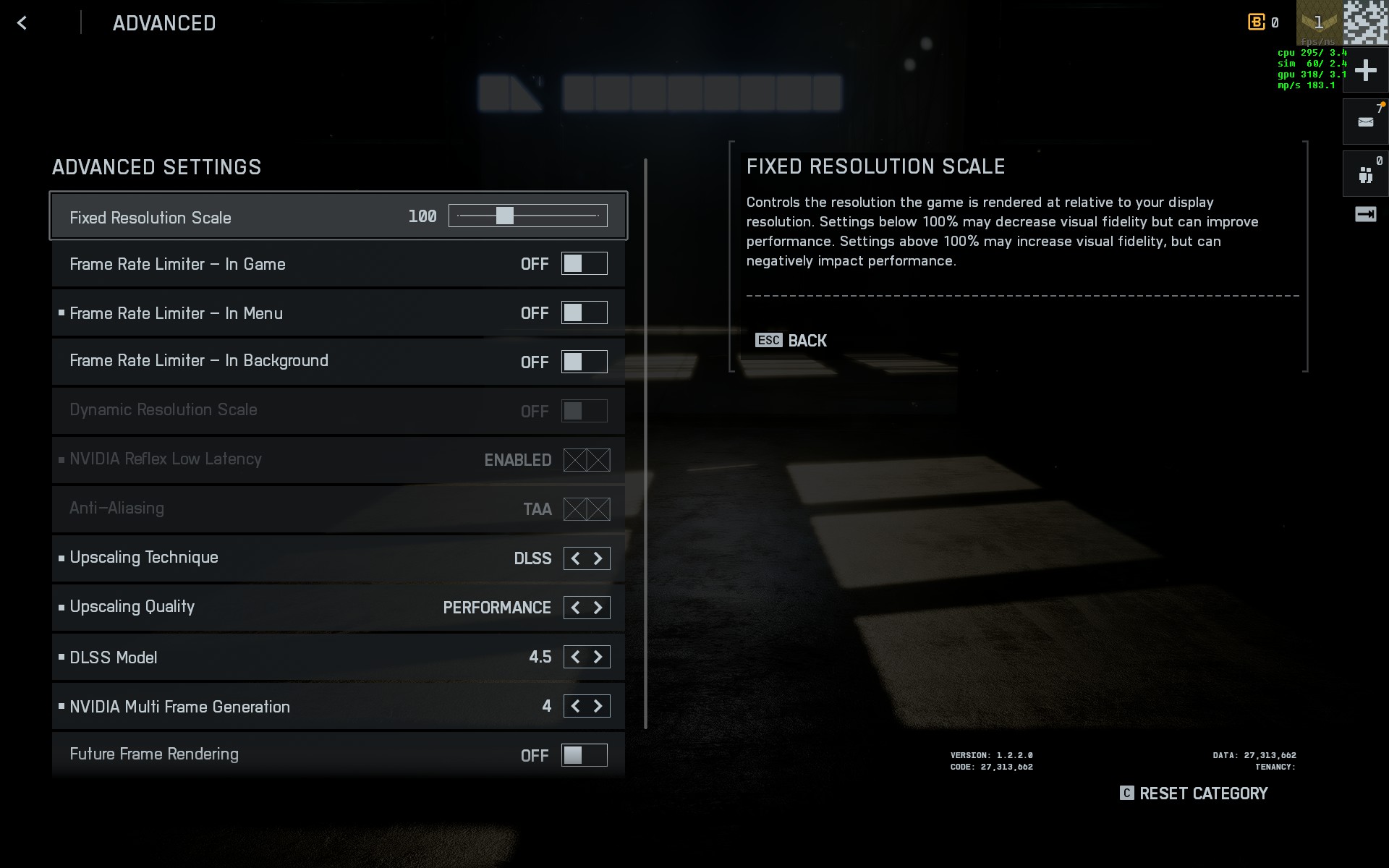Switch Upscaling Technique to the previous option

pyautogui.click(x=576, y=558)
